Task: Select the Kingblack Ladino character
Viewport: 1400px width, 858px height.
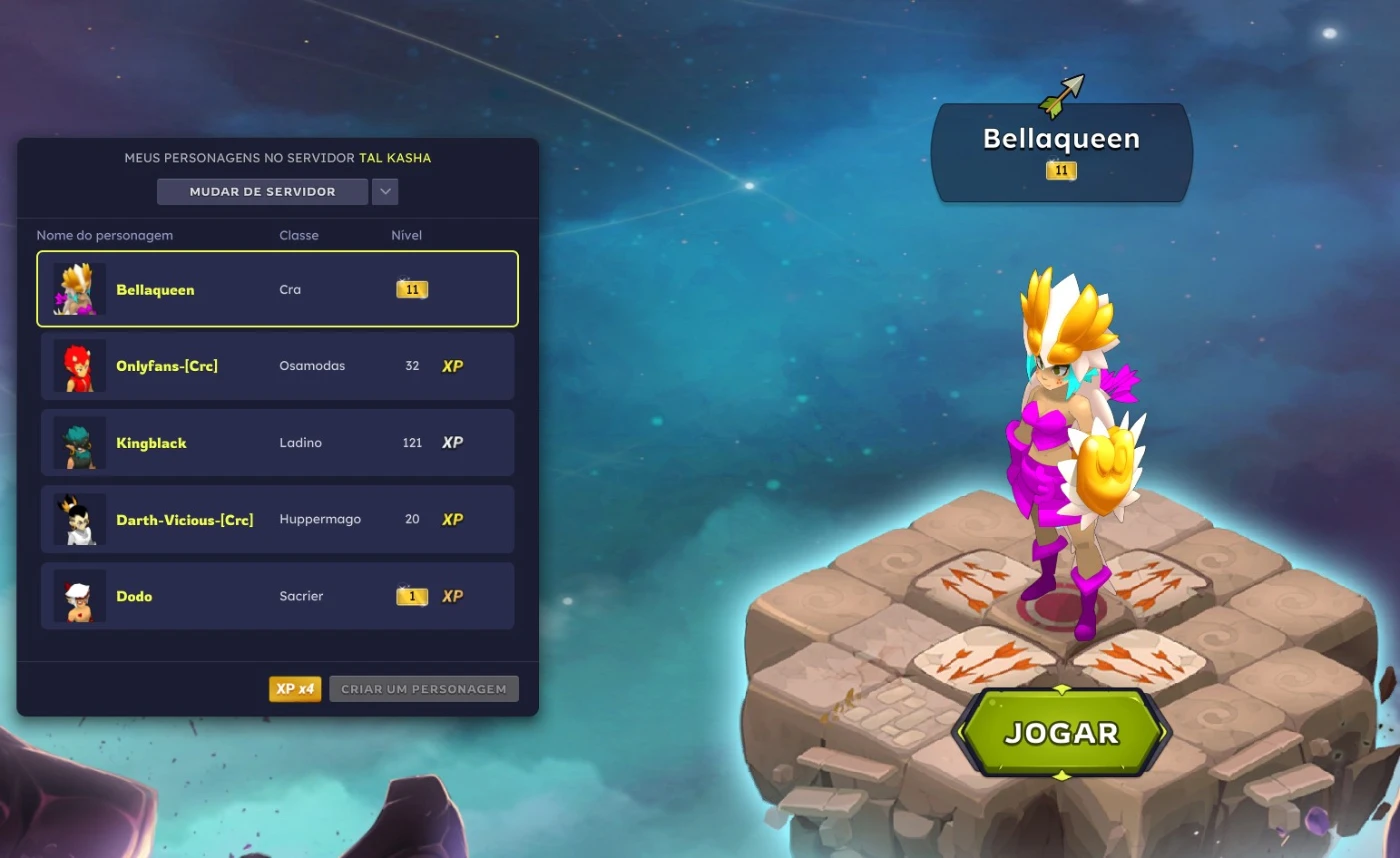Action: [x=277, y=443]
